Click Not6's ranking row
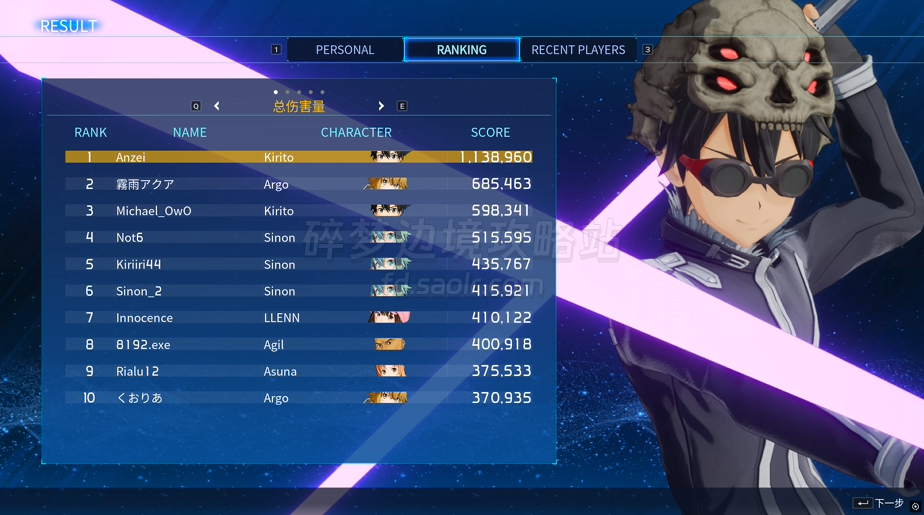This screenshot has height=515, width=924. (x=298, y=238)
